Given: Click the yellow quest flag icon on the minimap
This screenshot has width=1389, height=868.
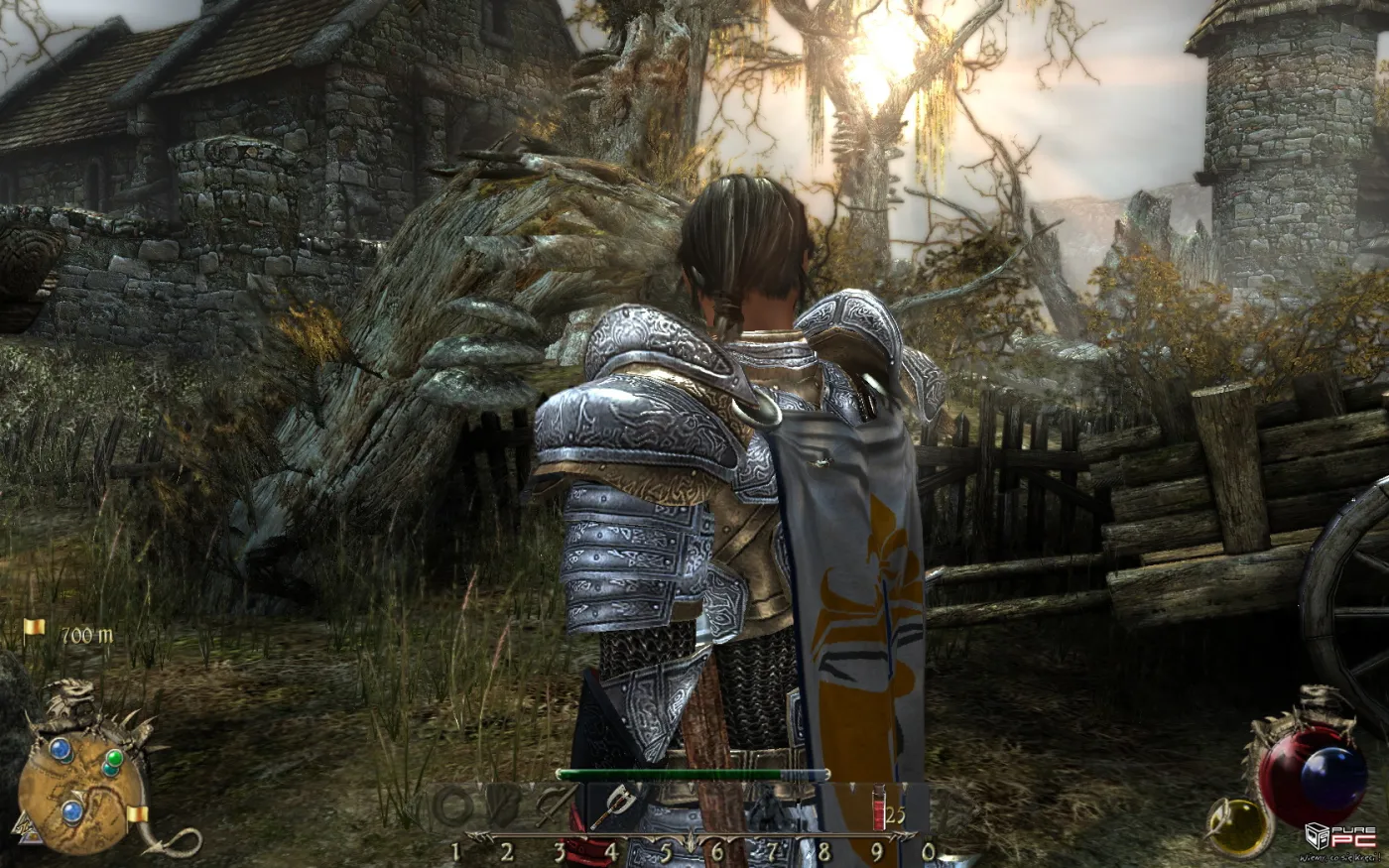Looking at the screenshot, I should pyautogui.click(x=137, y=815).
